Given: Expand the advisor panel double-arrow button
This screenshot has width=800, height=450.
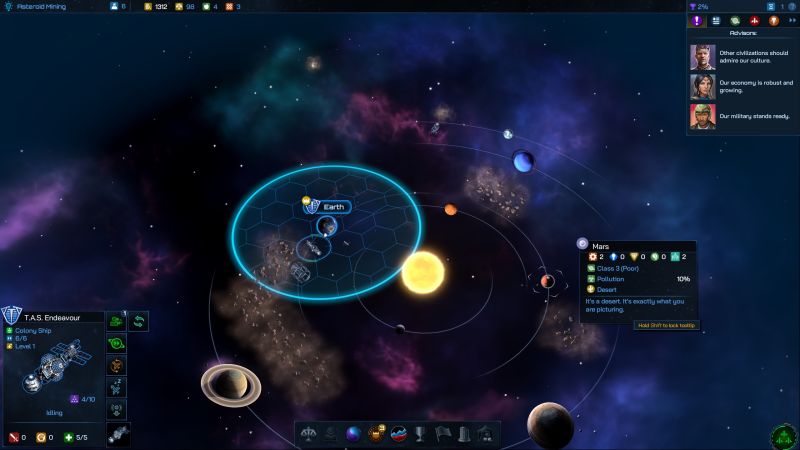Looking at the screenshot, I should [792, 20].
